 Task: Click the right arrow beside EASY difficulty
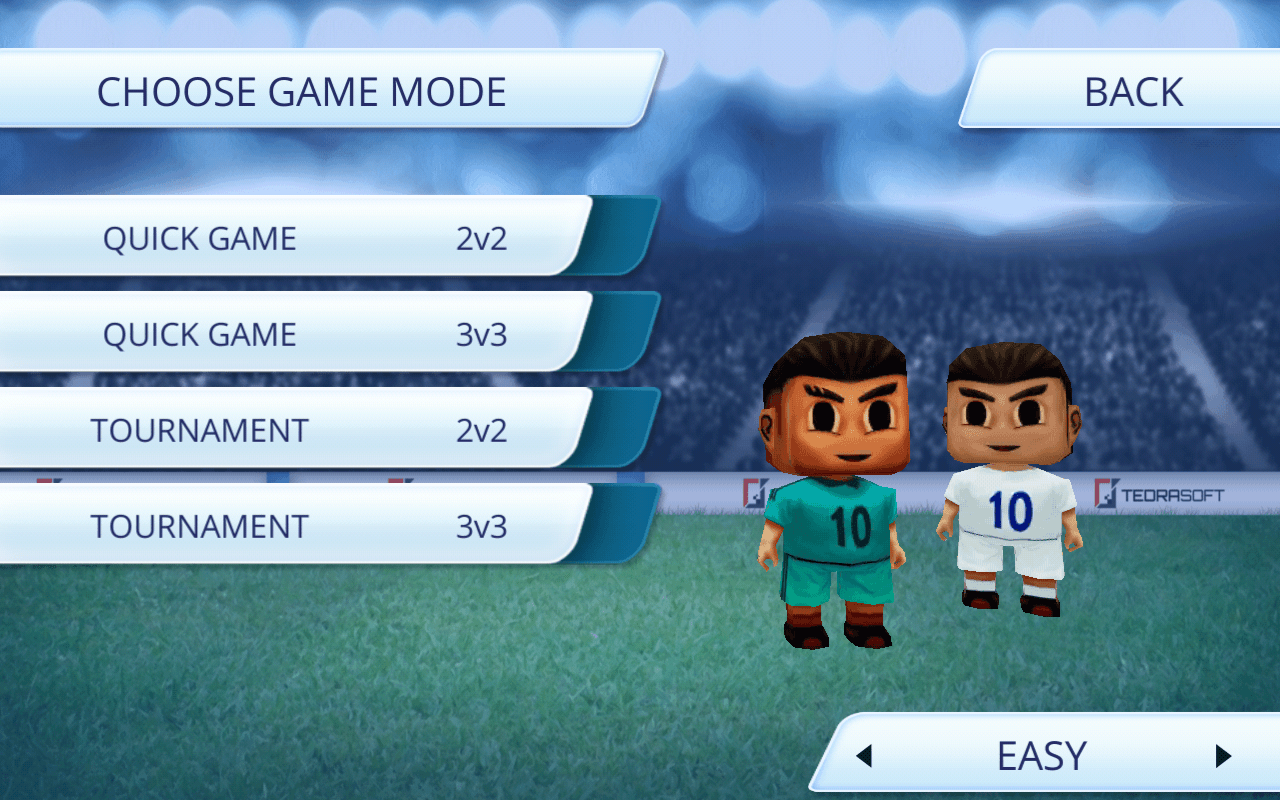pos(1222,756)
